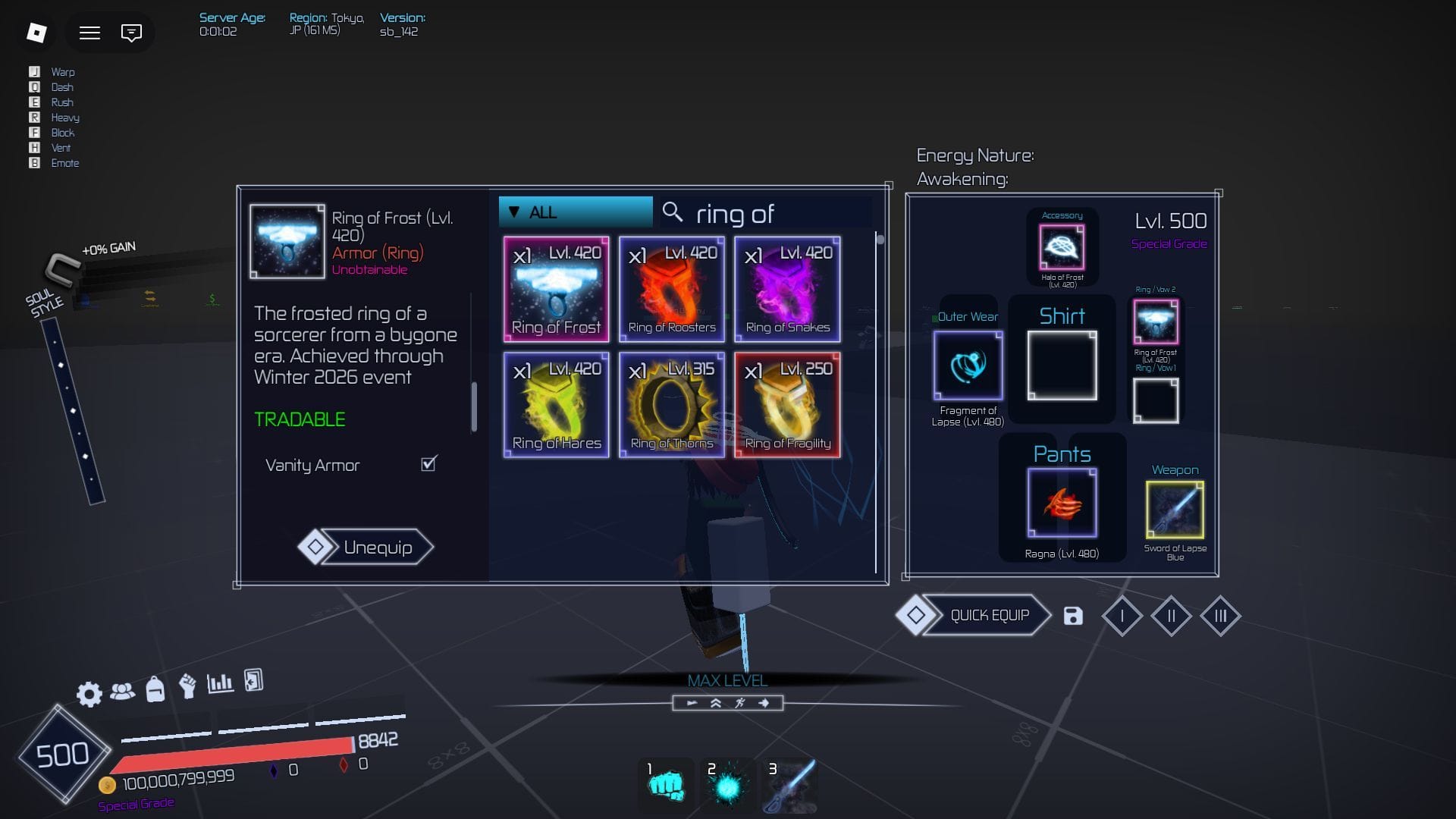Select the Ring of Roosters thumbnail
The height and width of the screenshot is (819, 1456).
click(671, 289)
